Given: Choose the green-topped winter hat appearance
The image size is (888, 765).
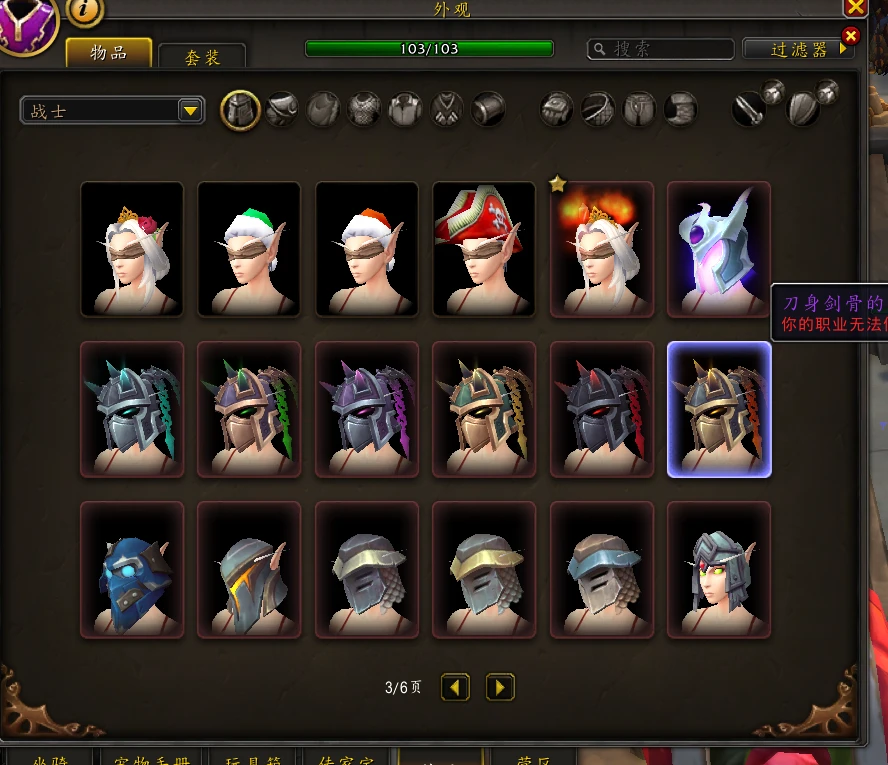Looking at the screenshot, I should point(249,249).
